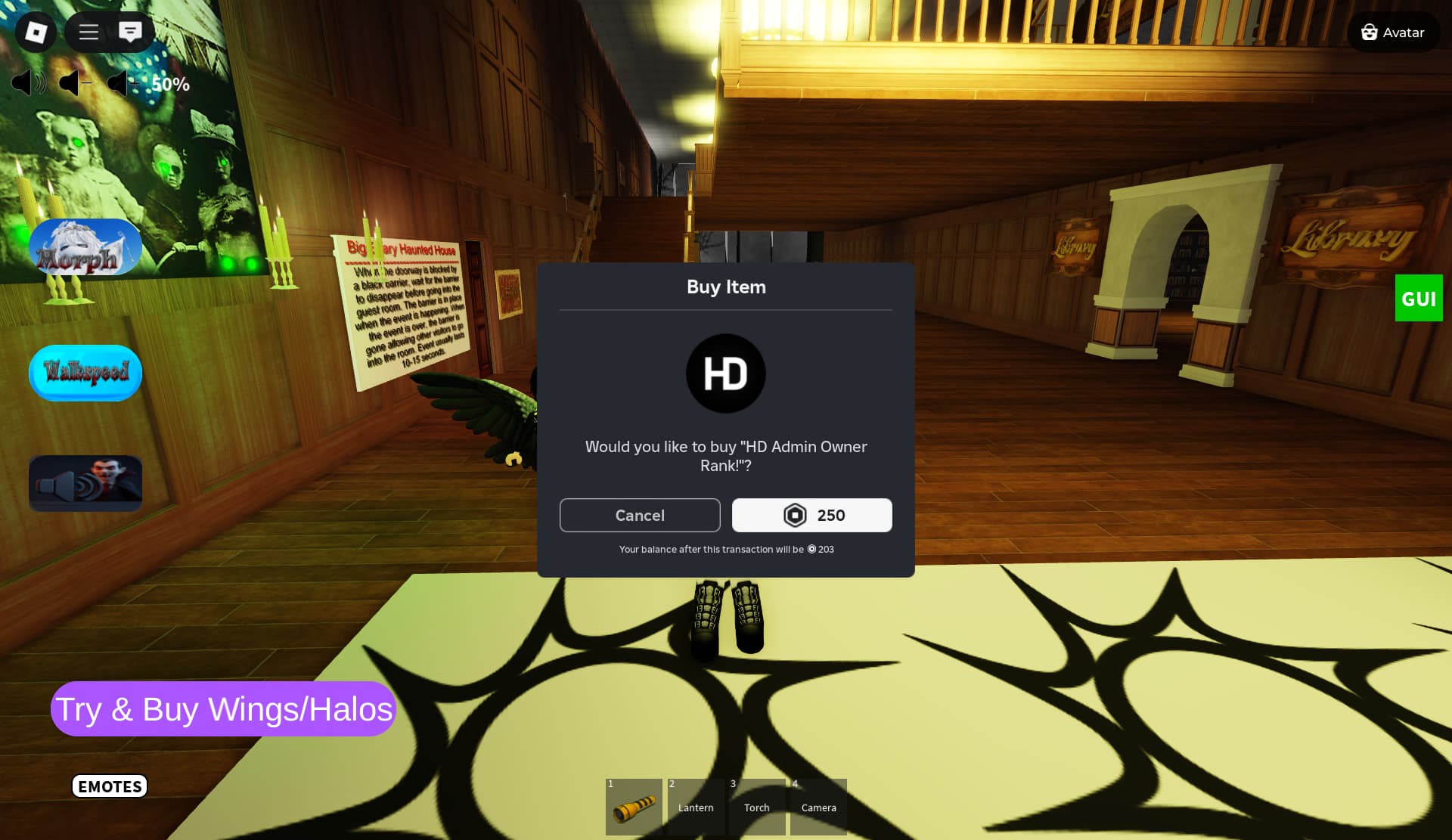
Task: Open the chat window icon
Action: pyautogui.click(x=130, y=32)
